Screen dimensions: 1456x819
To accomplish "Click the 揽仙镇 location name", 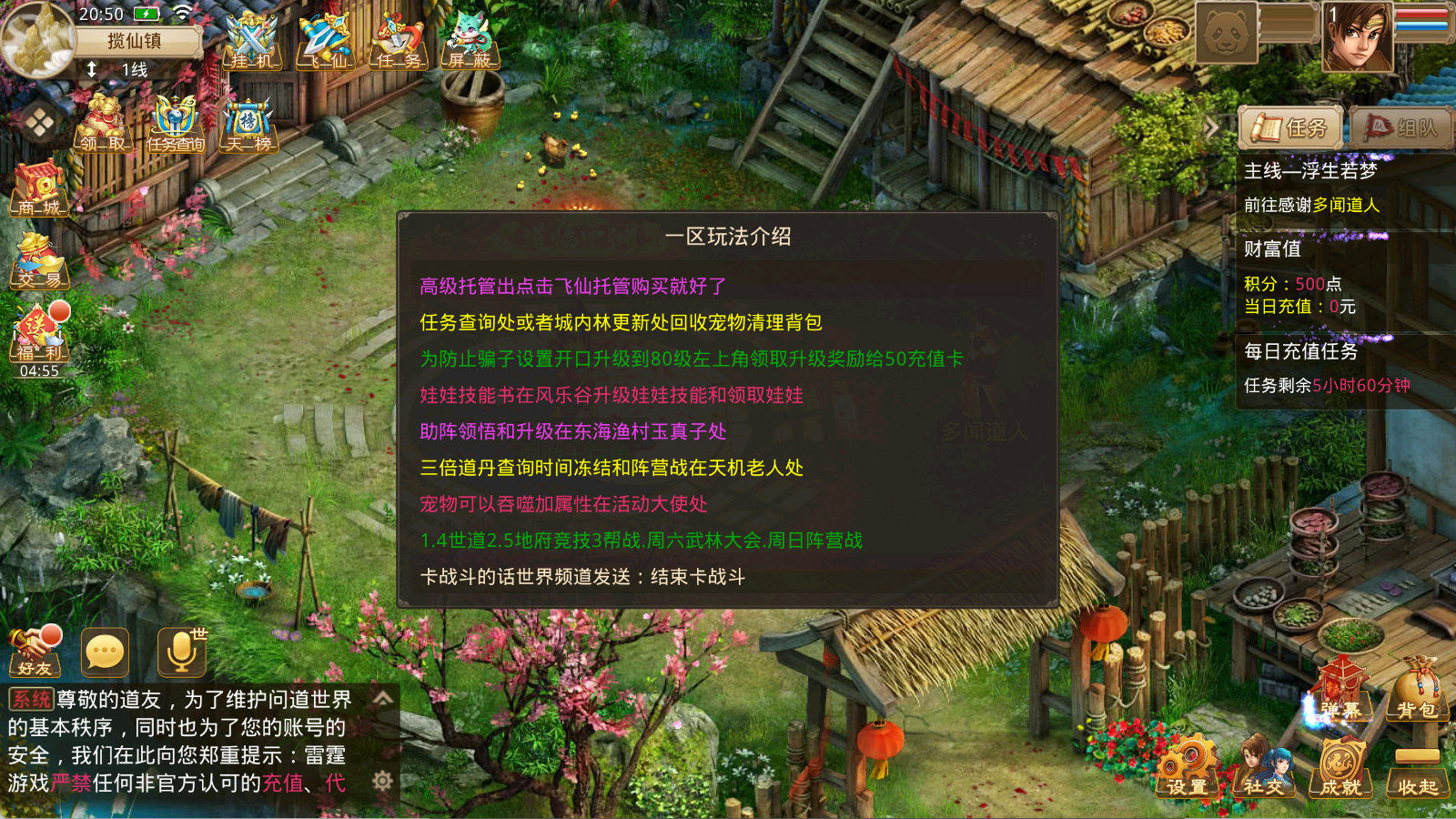I will (136, 41).
